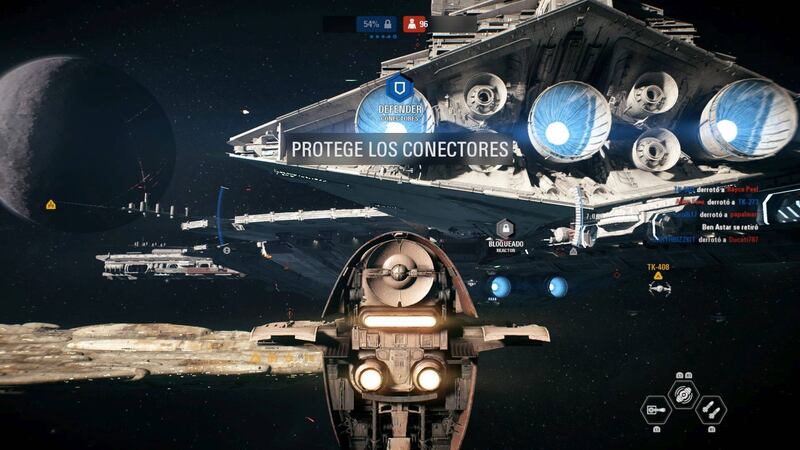The image size is (800, 450).
Task: Select the TK-408 enemy target marker
Action: (x=658, y=286)
